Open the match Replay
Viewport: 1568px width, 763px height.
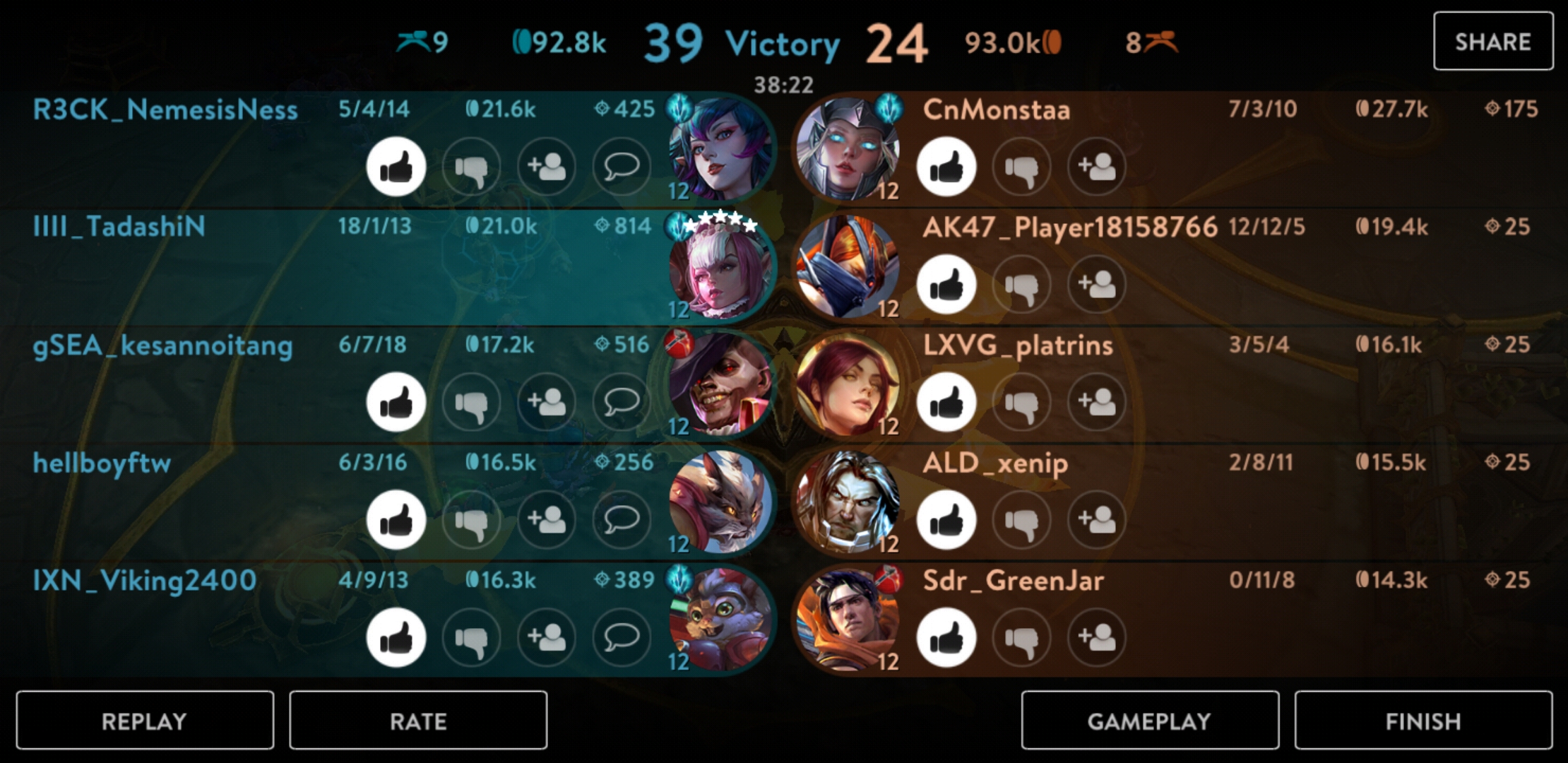[x=145, y=721]
